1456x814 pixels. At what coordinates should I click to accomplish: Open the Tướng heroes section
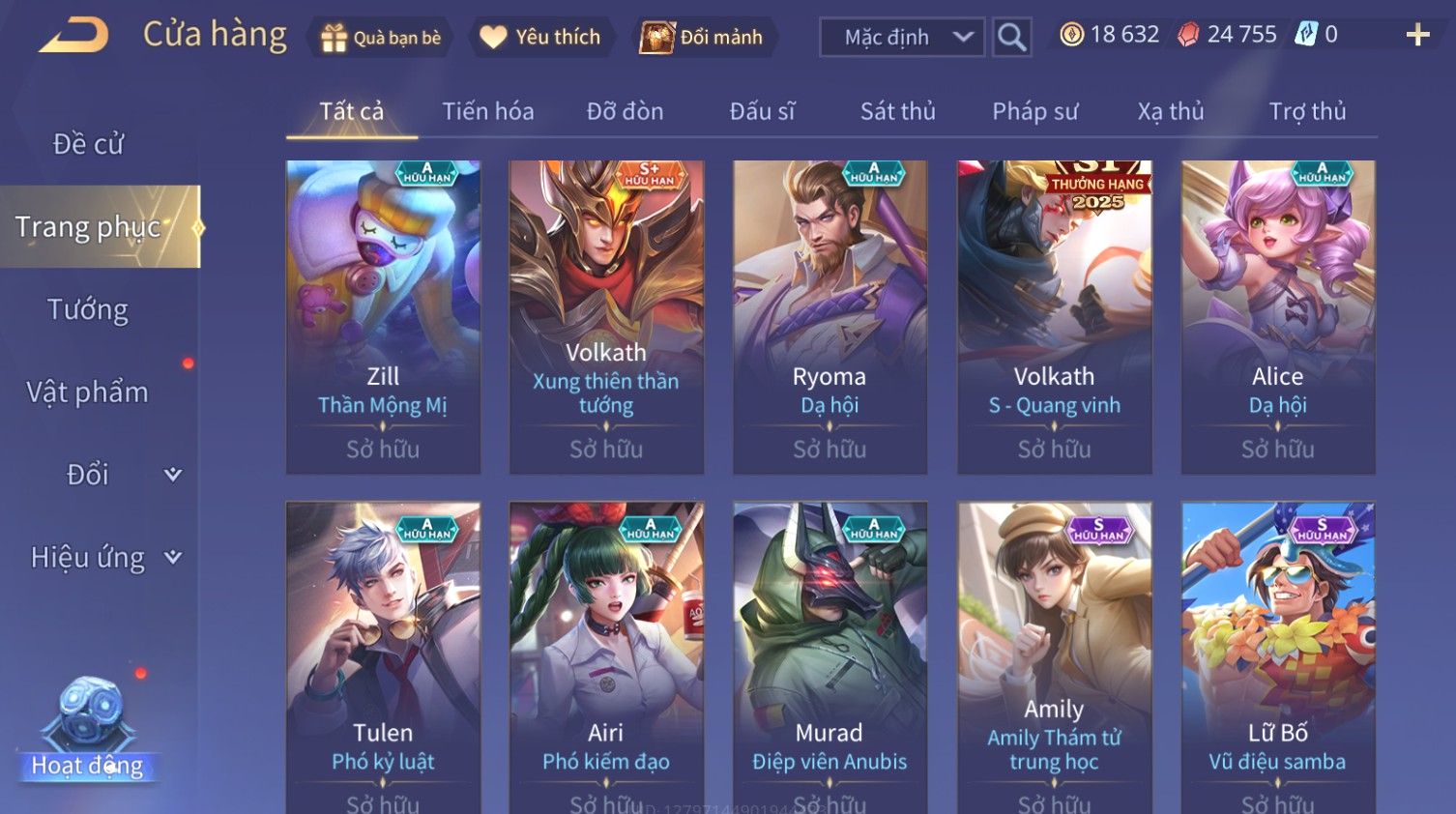(x=88, y=309)
